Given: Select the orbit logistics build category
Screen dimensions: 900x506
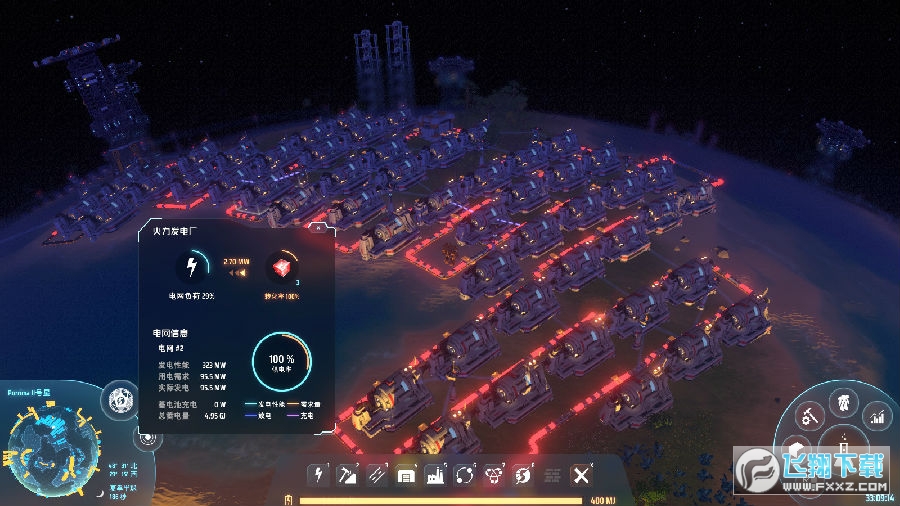Looking at the screenshot, I should click(x=465, y=475).
